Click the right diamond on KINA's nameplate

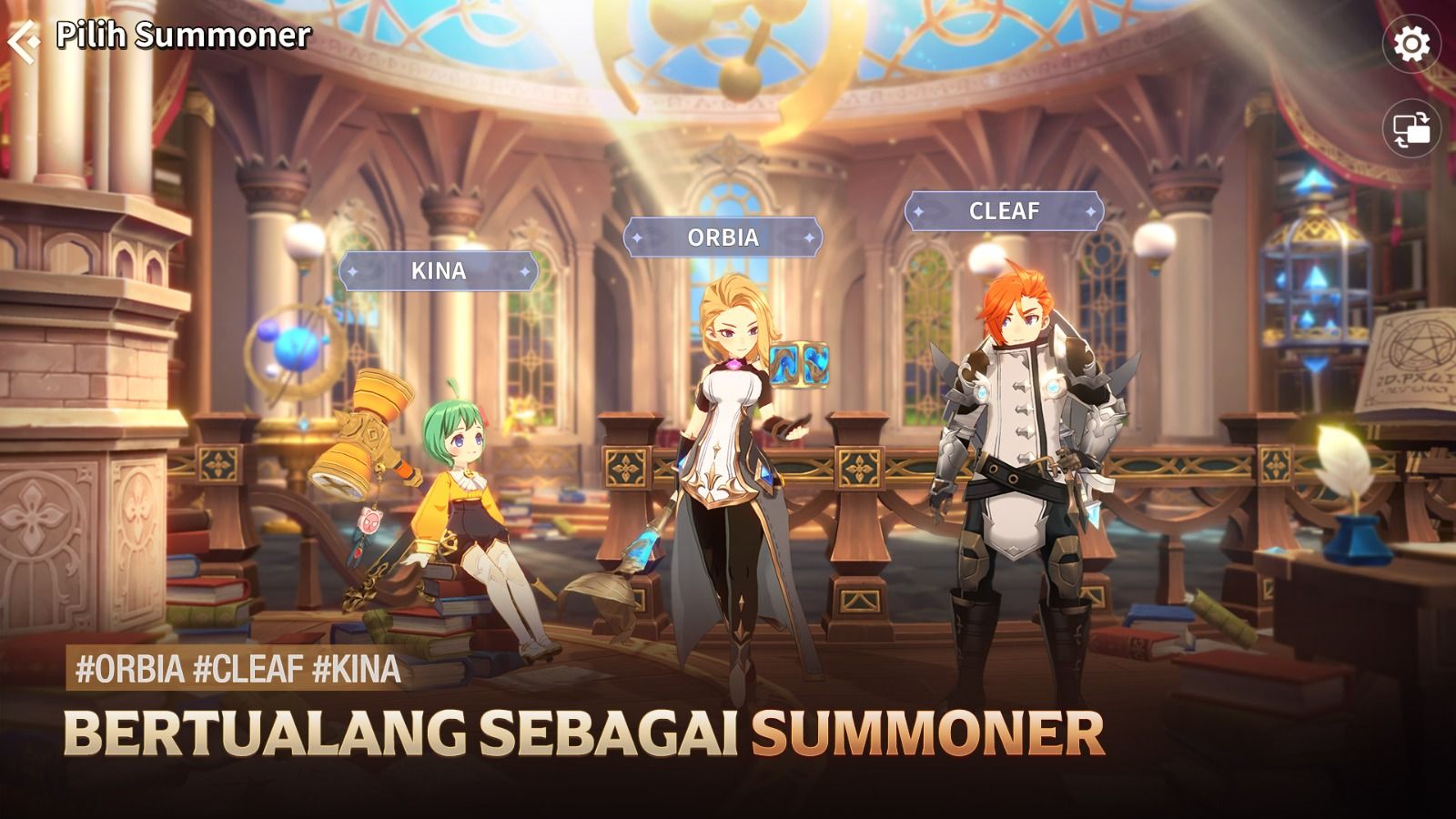[523, 271]
